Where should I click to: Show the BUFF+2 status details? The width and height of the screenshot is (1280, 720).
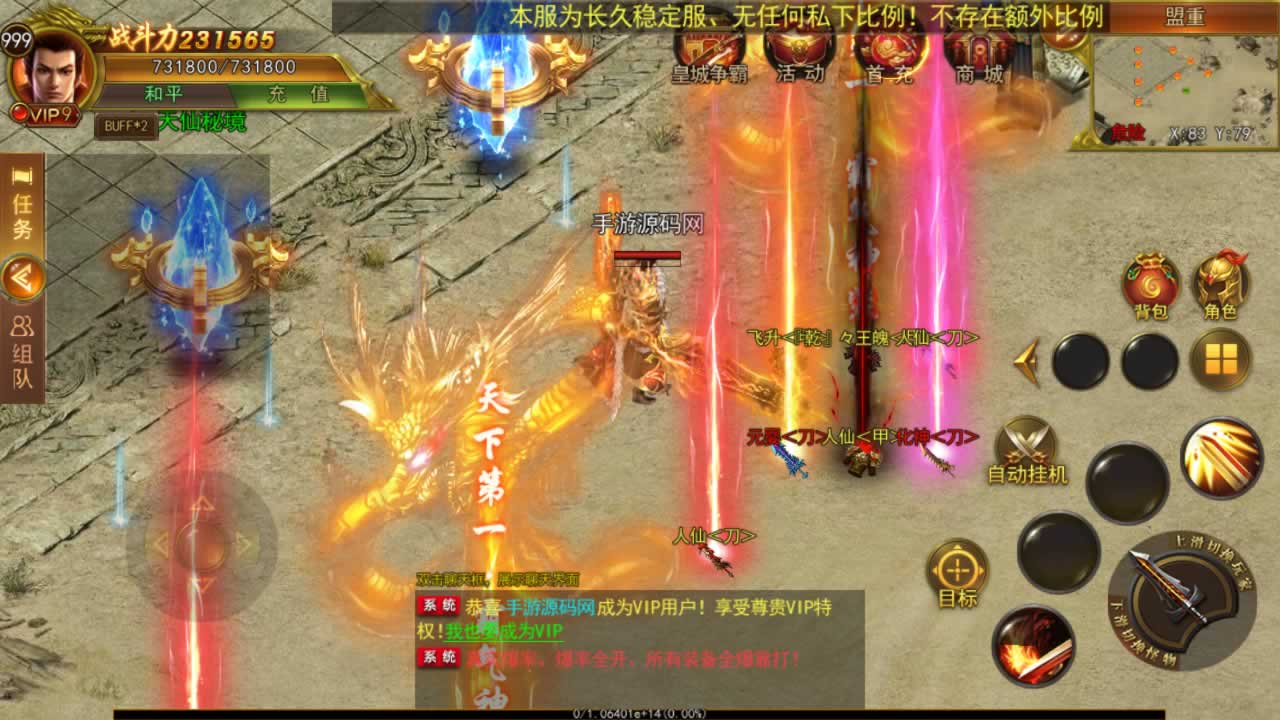point(126,126)
